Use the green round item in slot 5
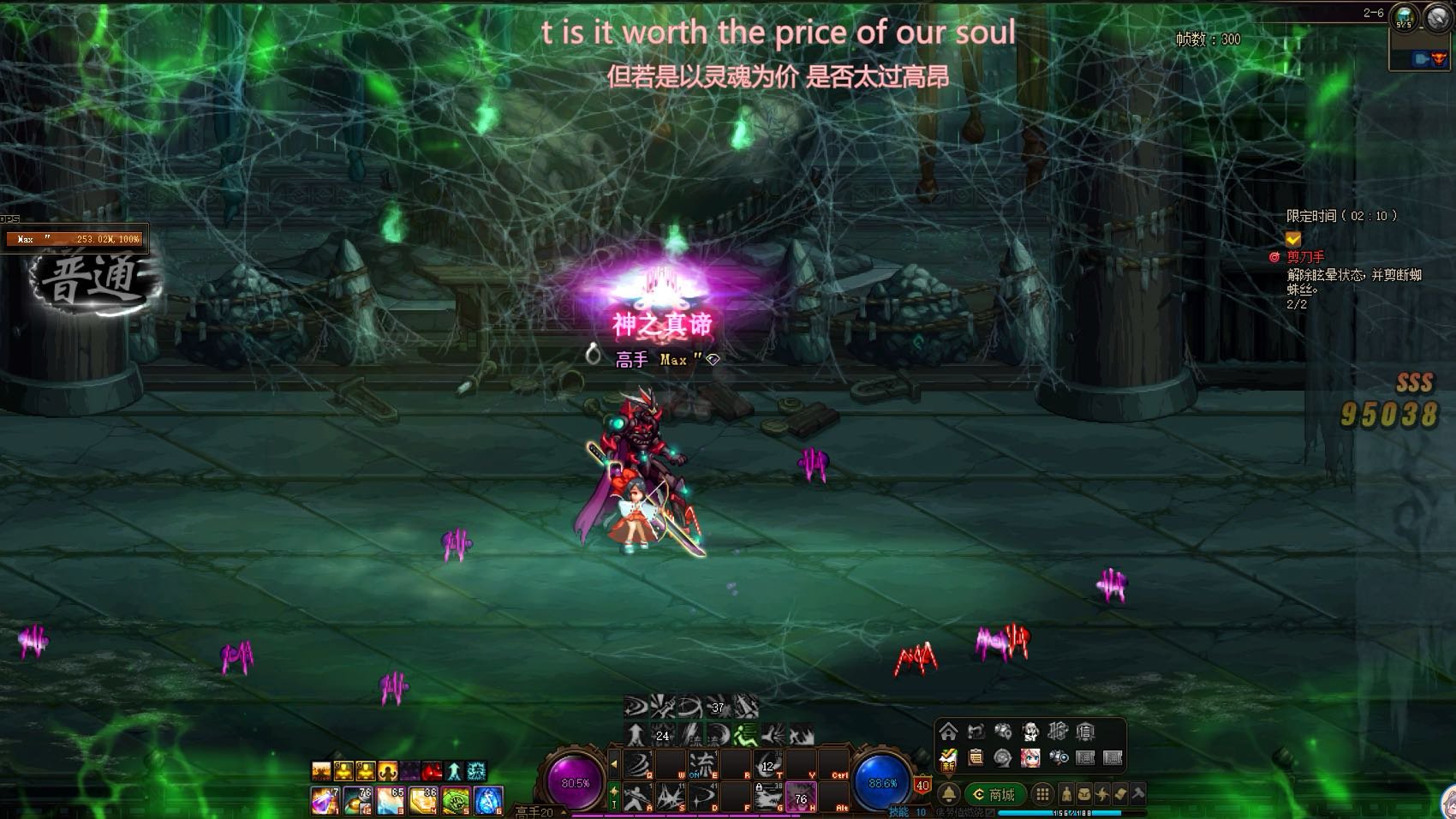This screenshot has width=1456, height=819. click(x=456, y=800)
